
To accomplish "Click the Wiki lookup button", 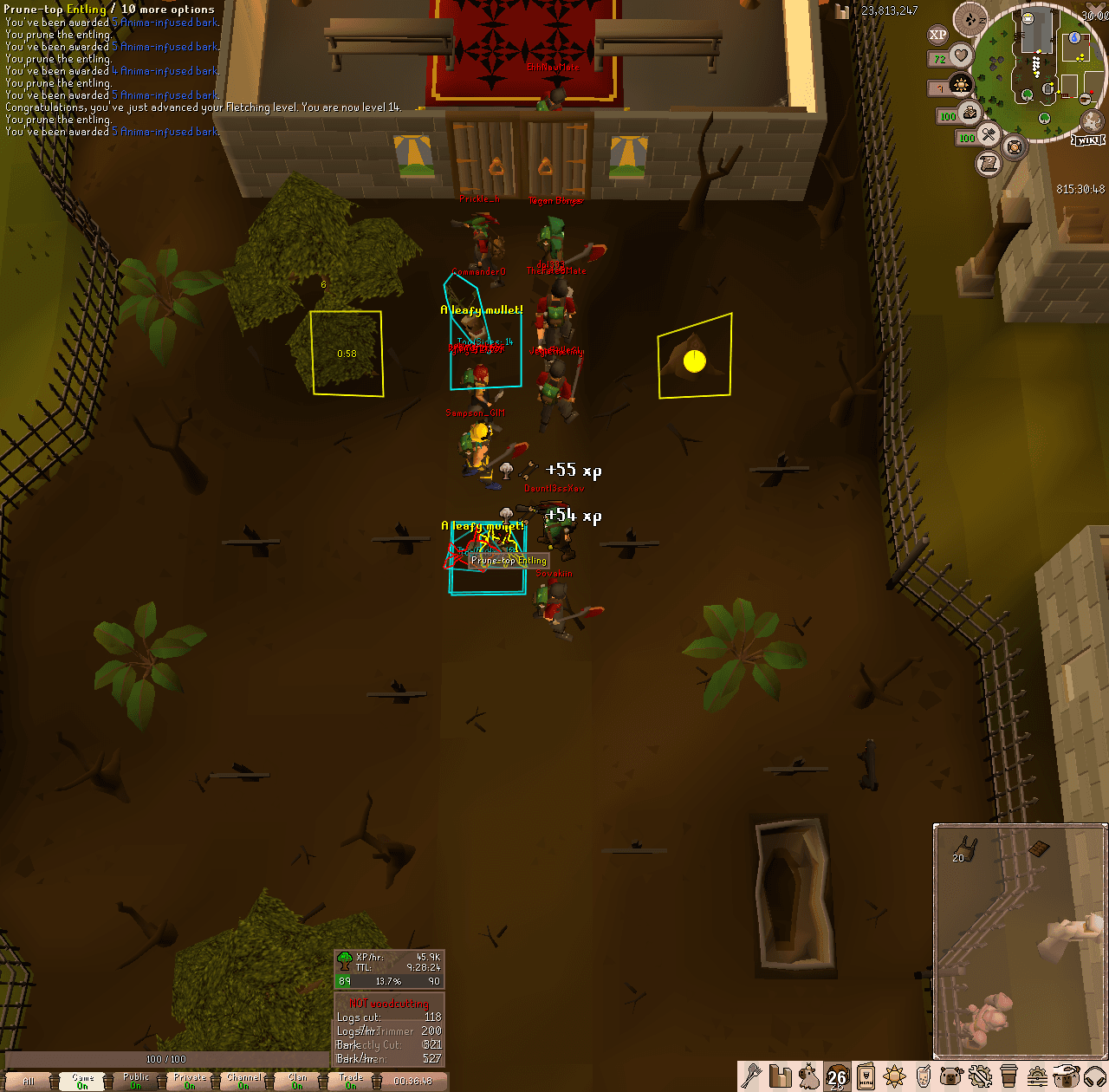I will pos(1086,140).
